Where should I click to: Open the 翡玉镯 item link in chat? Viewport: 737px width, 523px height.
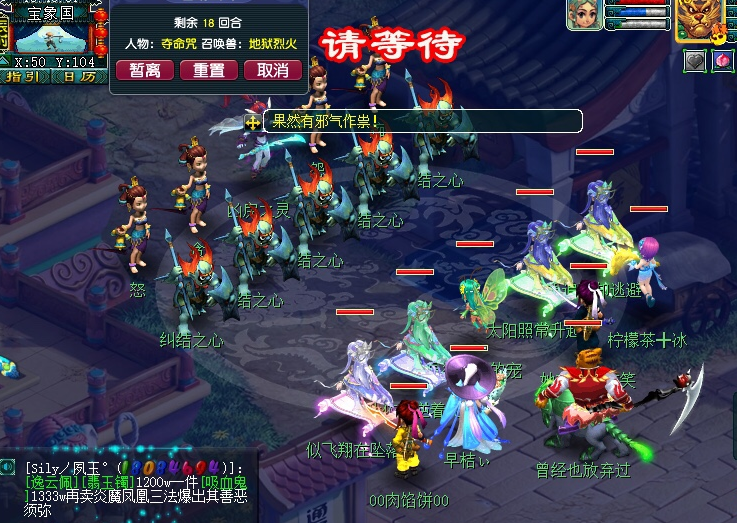click(108, 482)
